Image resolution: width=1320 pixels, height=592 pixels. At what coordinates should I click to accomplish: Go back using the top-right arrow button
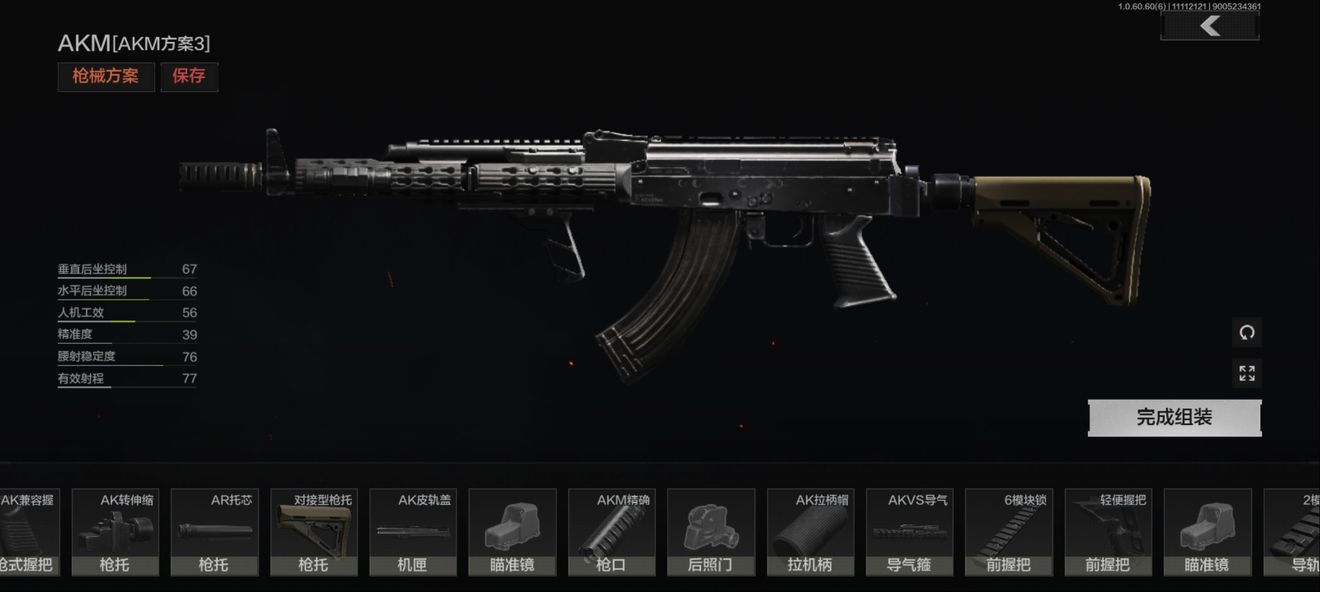coord(1209,26)
